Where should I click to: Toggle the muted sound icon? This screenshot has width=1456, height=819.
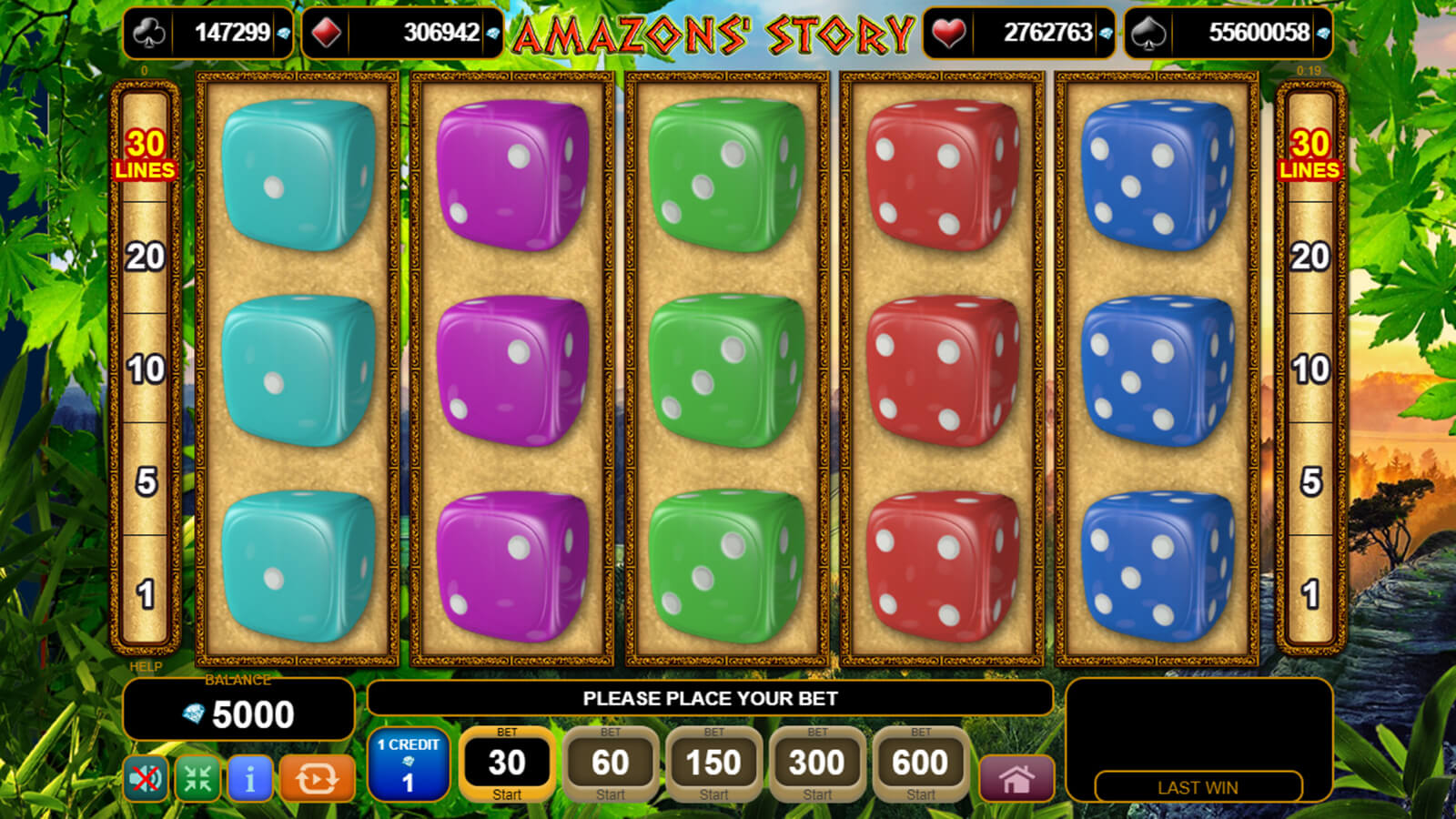pos(146,779)
